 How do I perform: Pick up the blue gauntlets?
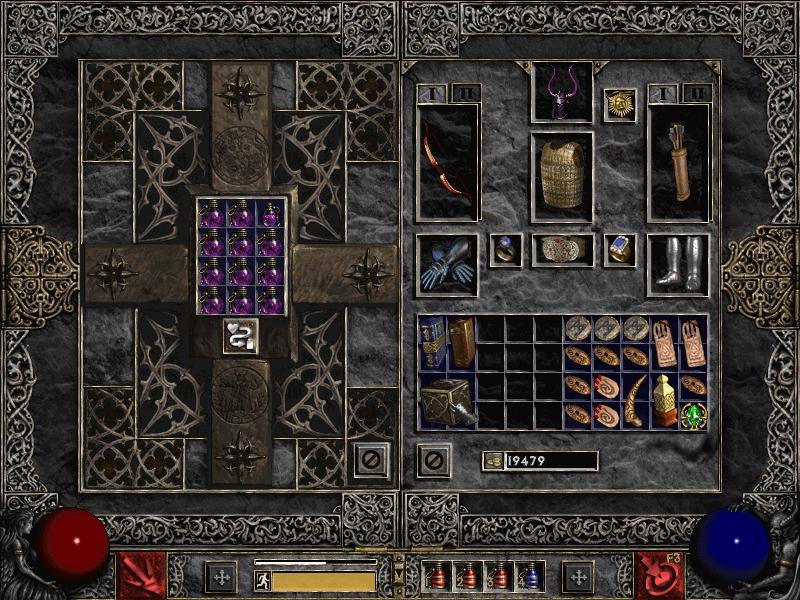click(447, 265)
